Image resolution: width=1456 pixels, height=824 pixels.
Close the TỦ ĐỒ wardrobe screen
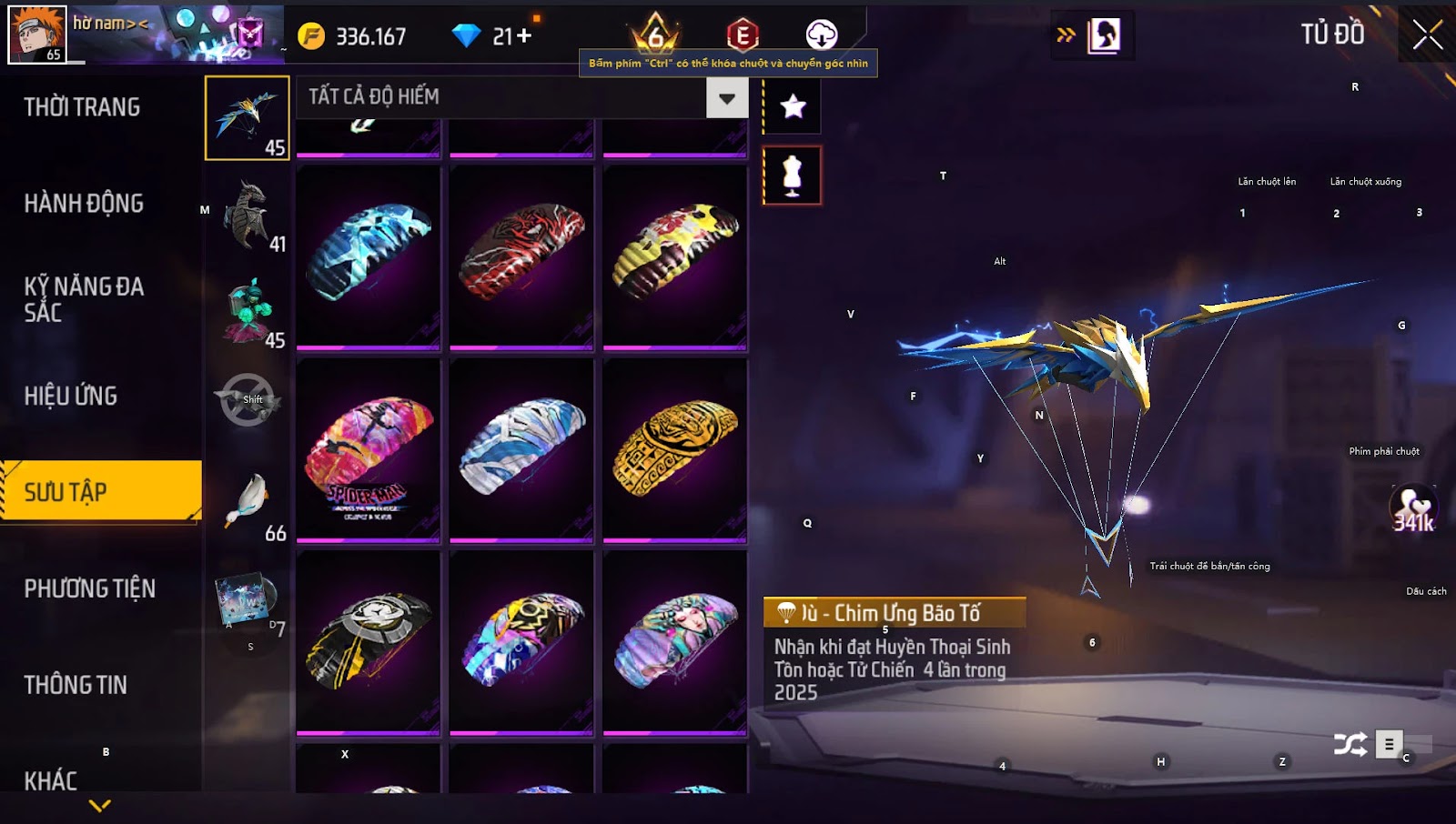1427,35
